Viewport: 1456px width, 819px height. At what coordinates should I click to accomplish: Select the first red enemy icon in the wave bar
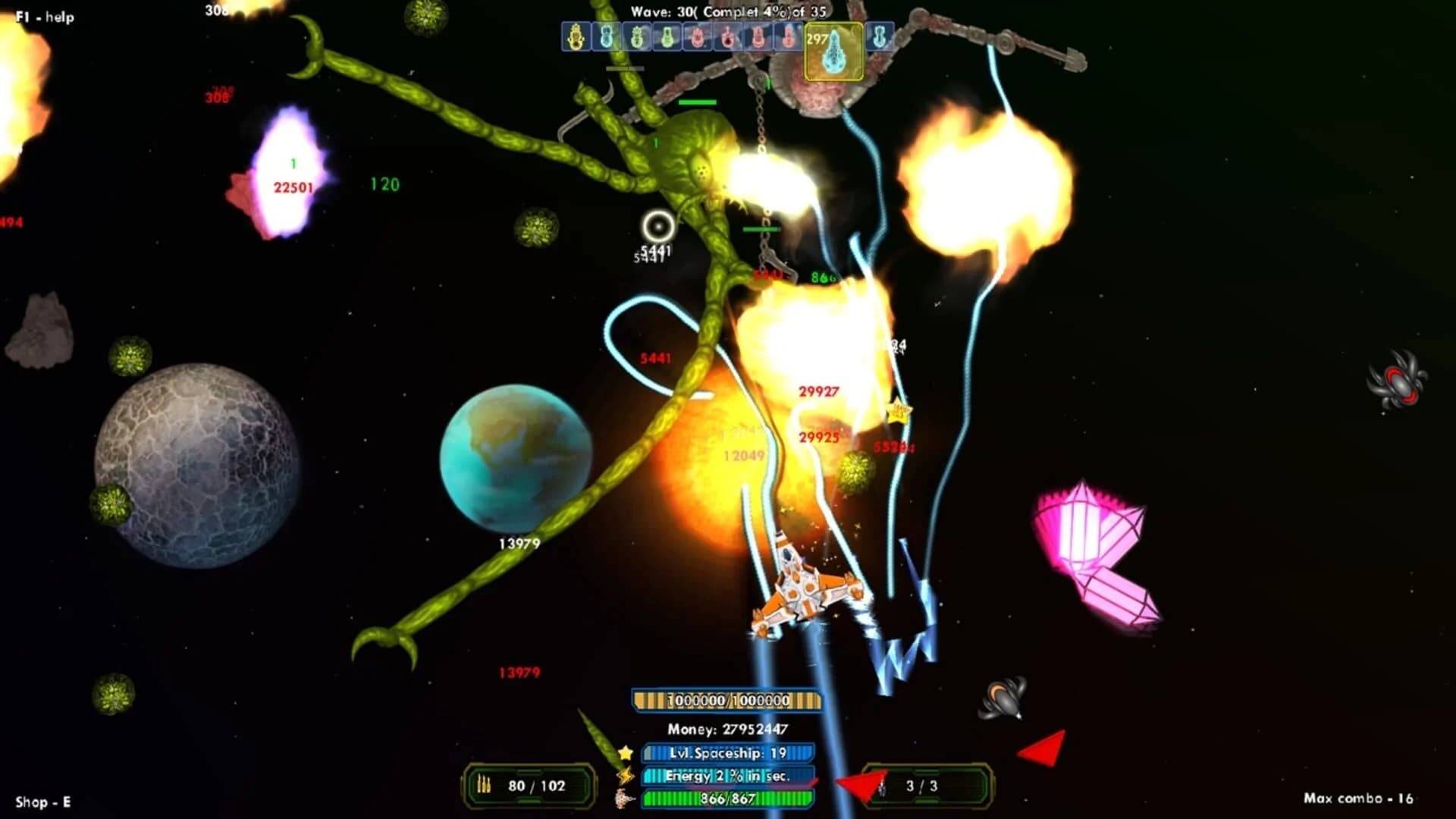click(x=698, y=36)
